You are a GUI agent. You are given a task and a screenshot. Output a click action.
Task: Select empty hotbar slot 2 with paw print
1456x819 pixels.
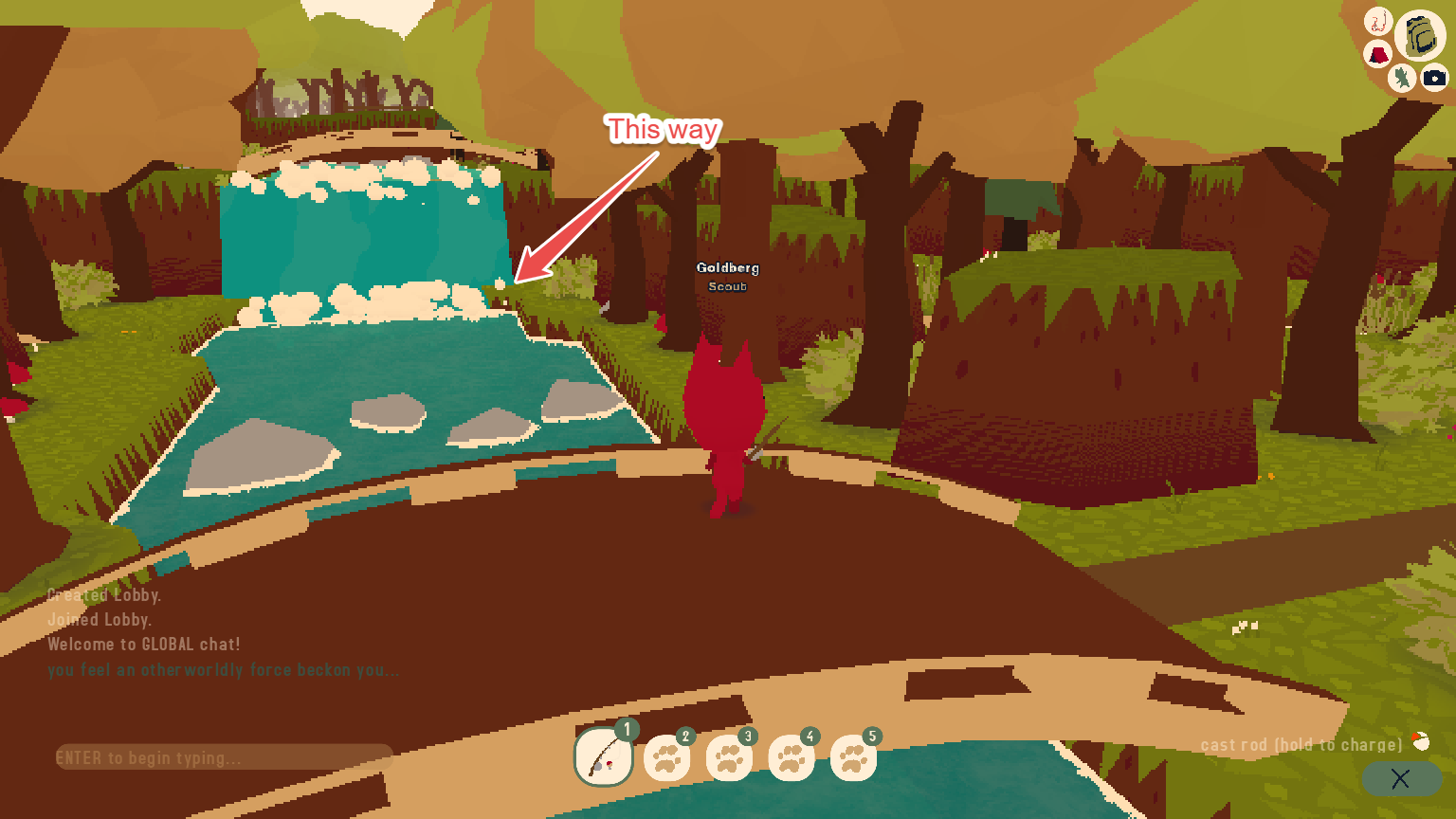tap(667, 758)
